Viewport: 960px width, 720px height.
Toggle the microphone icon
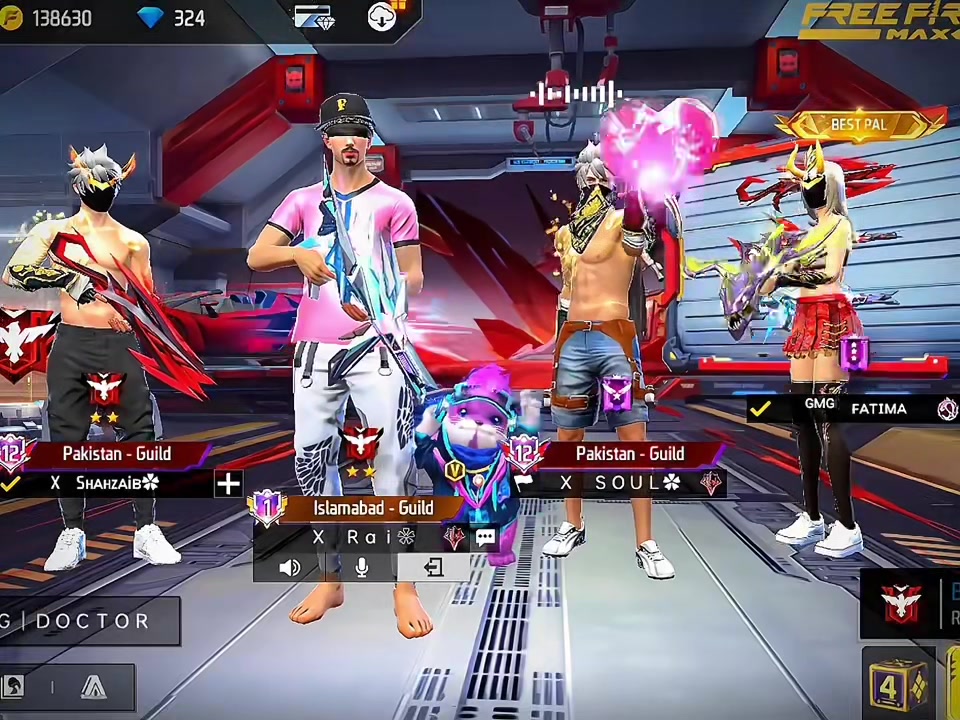pyautogui.click(x=361, y=568)
